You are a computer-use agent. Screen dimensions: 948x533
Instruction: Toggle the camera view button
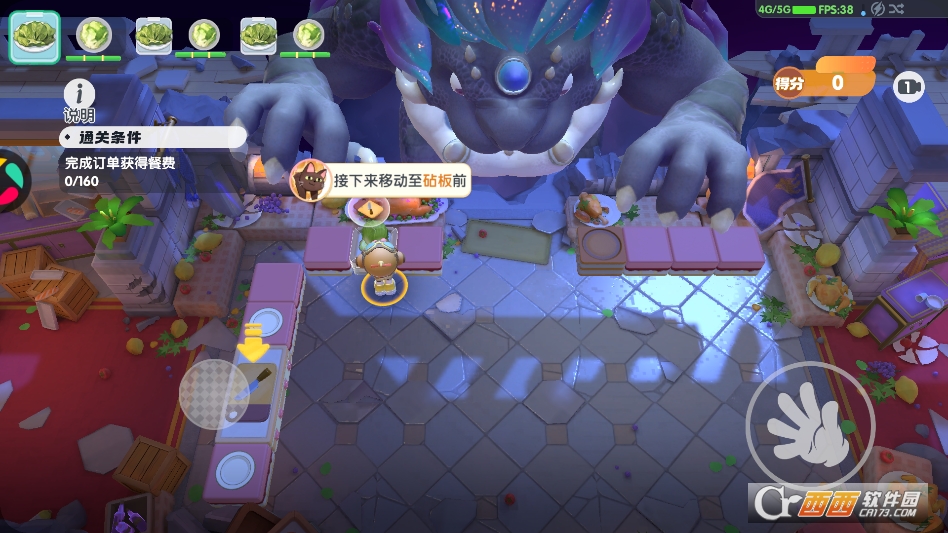coord(908,88)
